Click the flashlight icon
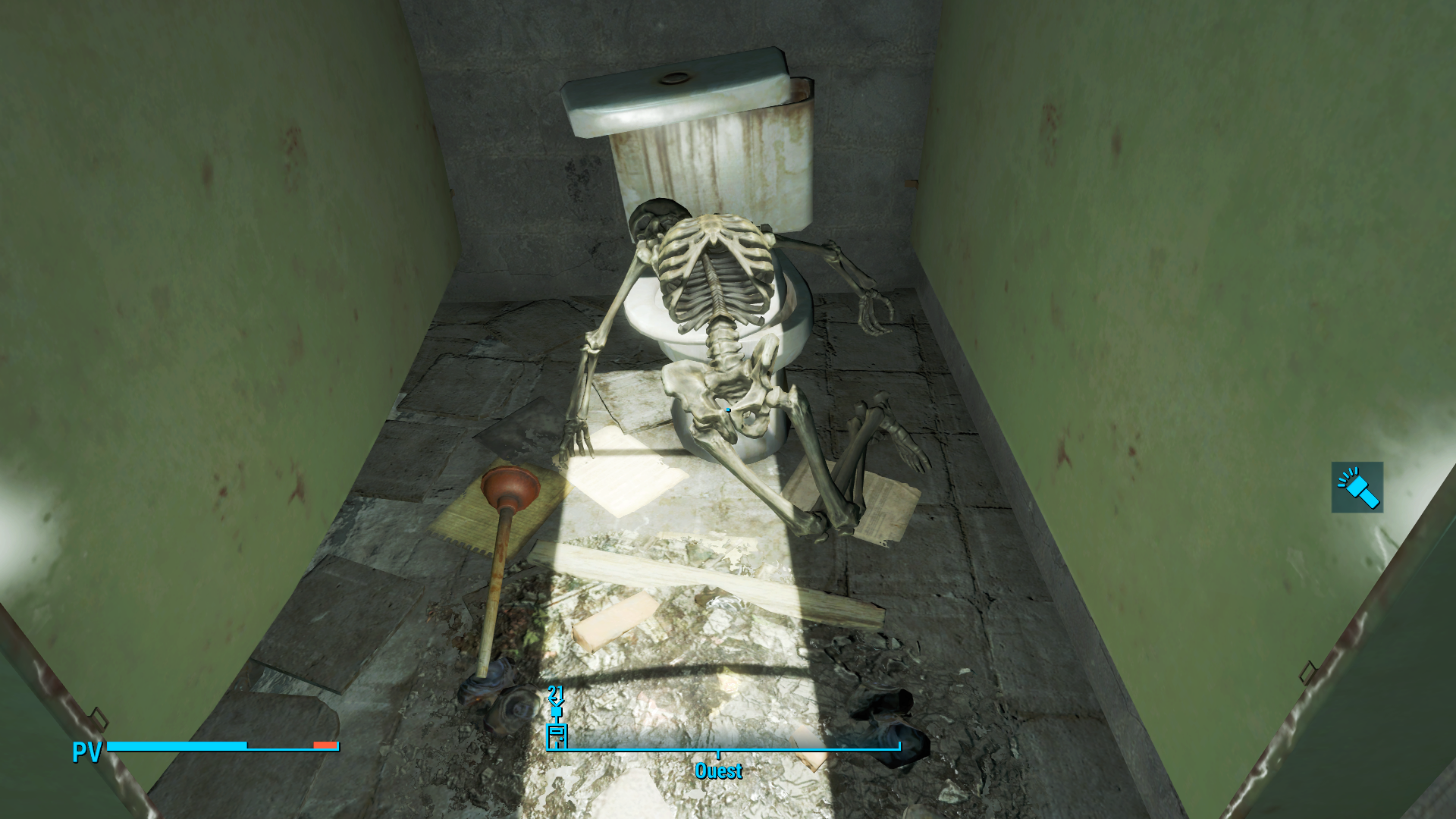 tap(1357, 487)
